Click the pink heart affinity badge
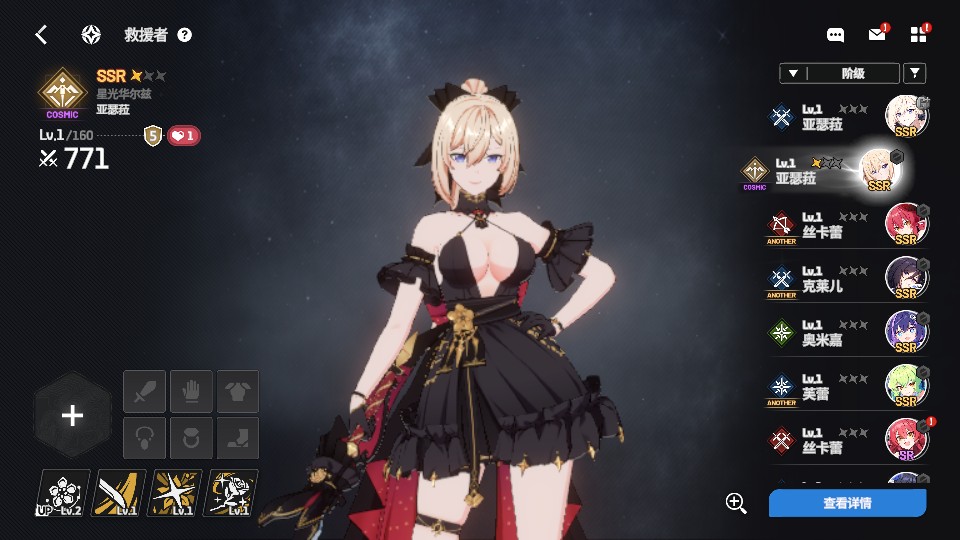The height and width of the screenshot is (540, 960). (184, 136)
